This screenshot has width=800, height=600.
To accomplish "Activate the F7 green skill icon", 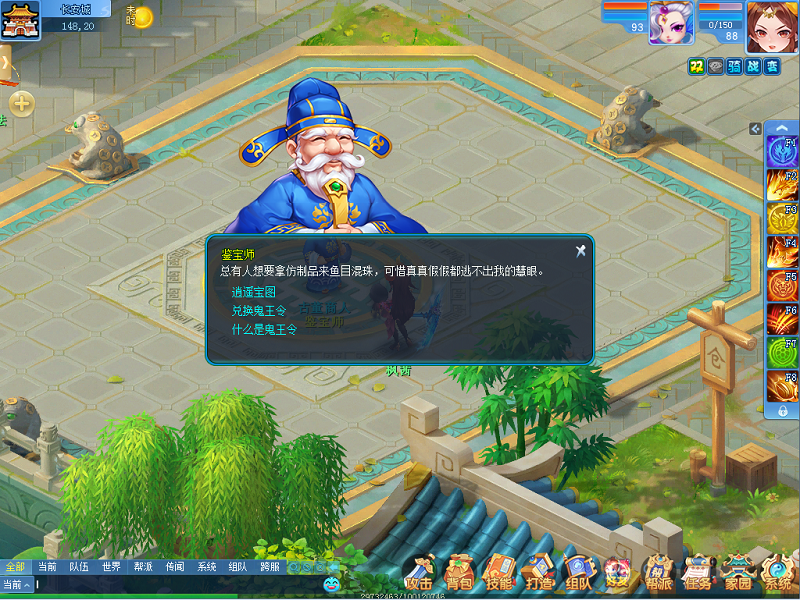I will pos(781,353).
